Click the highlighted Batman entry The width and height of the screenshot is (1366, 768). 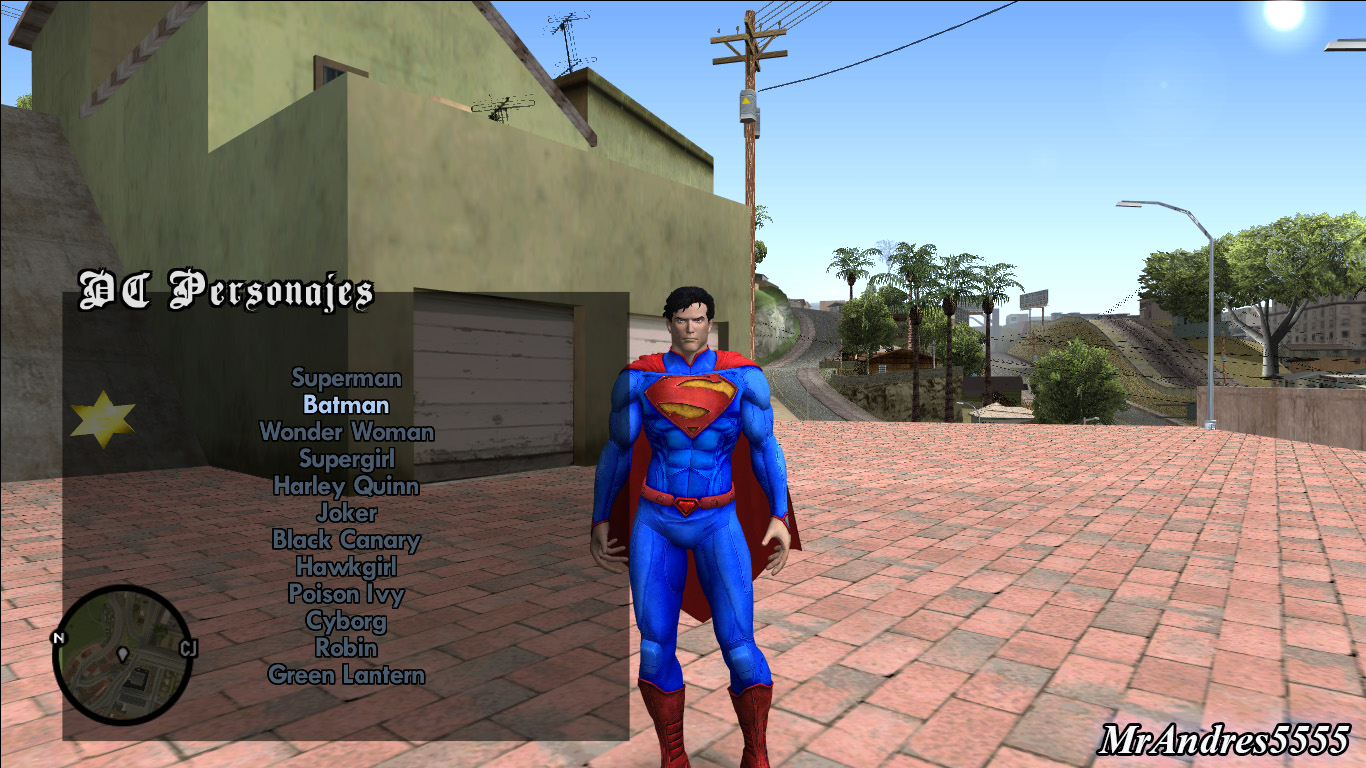(x=345, y=406)
